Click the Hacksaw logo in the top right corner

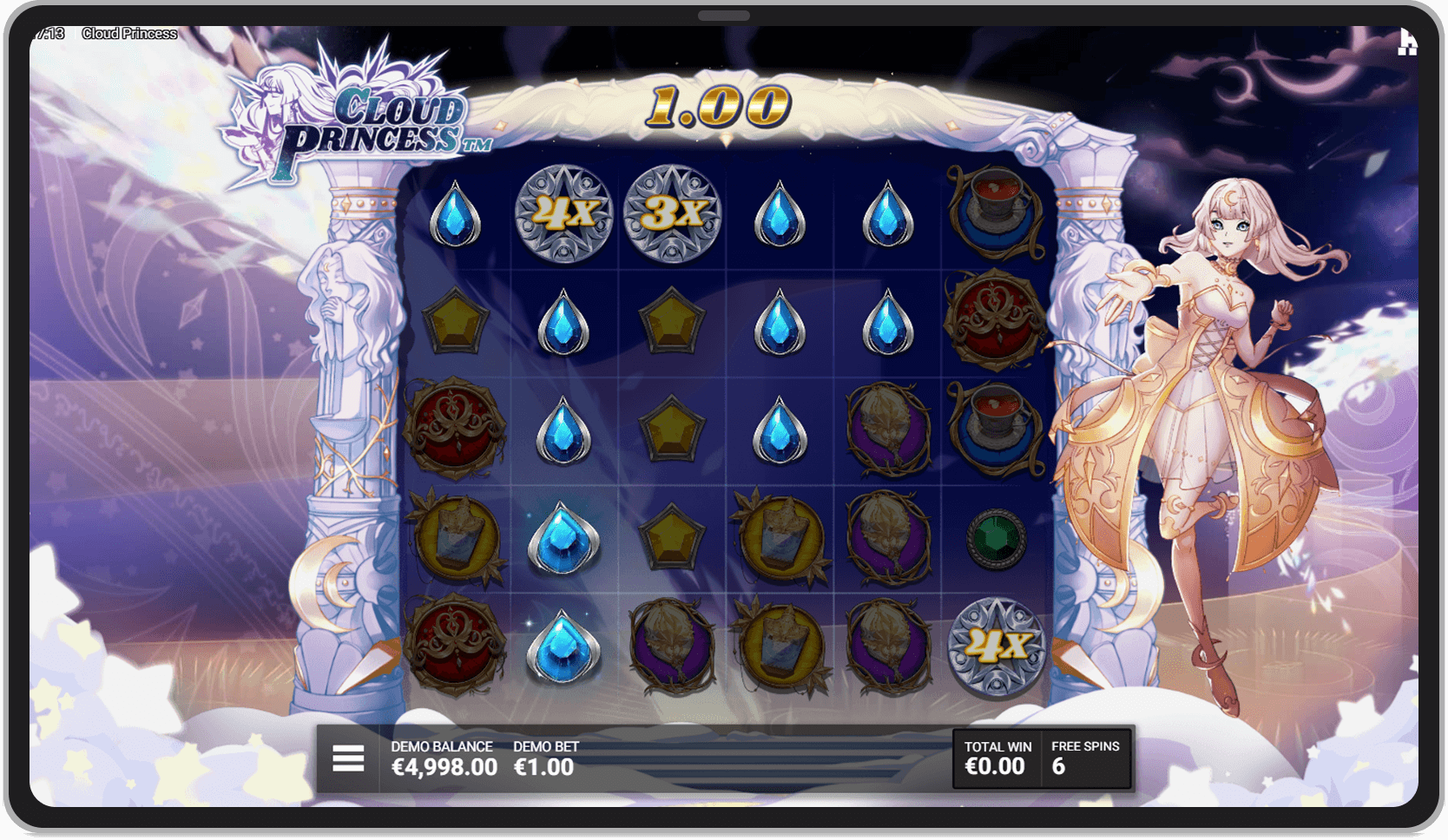coord(1411,41)
